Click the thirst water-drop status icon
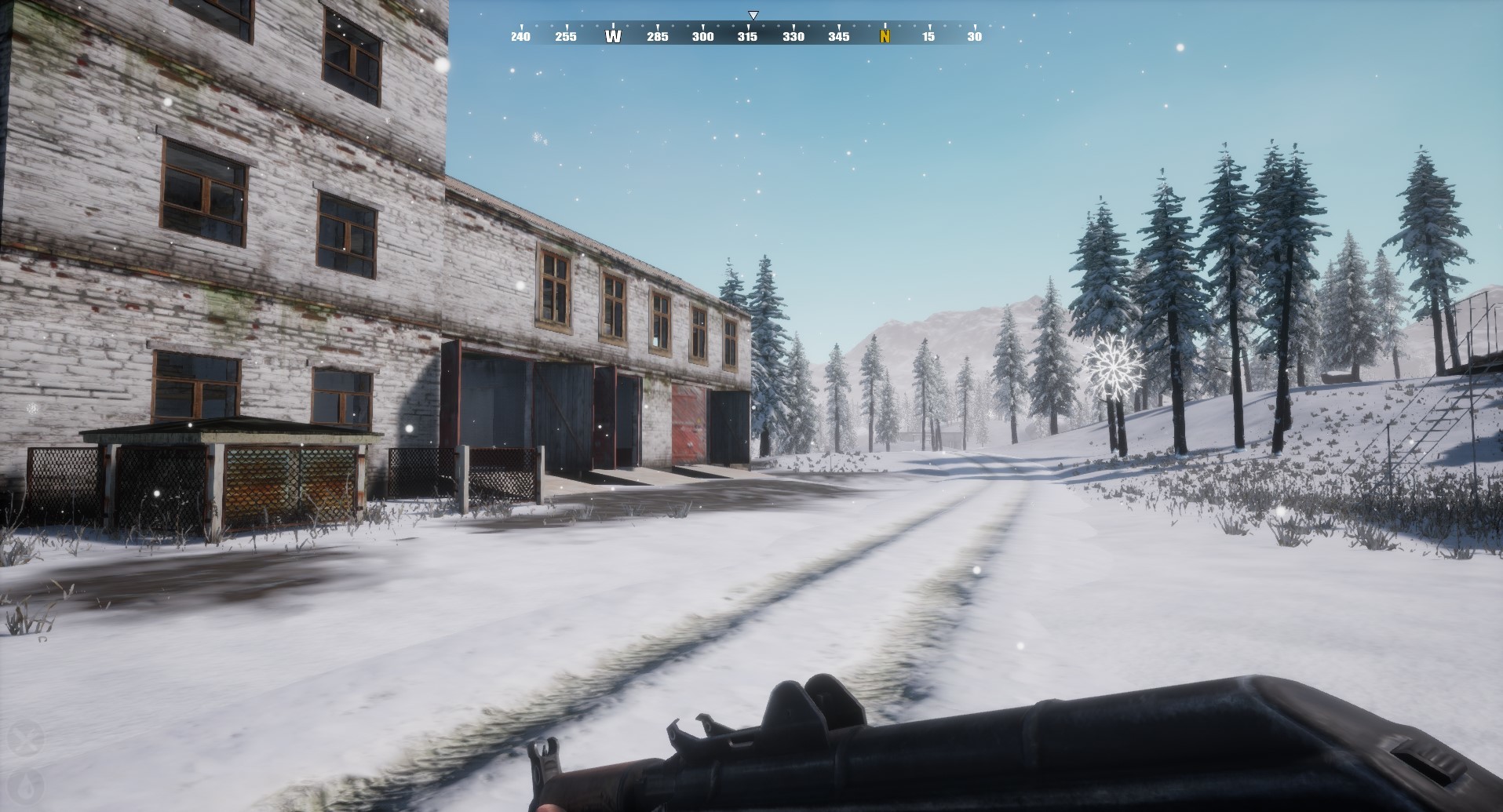The width and height of the screenshot is (1503, 812). pos(24,787)
